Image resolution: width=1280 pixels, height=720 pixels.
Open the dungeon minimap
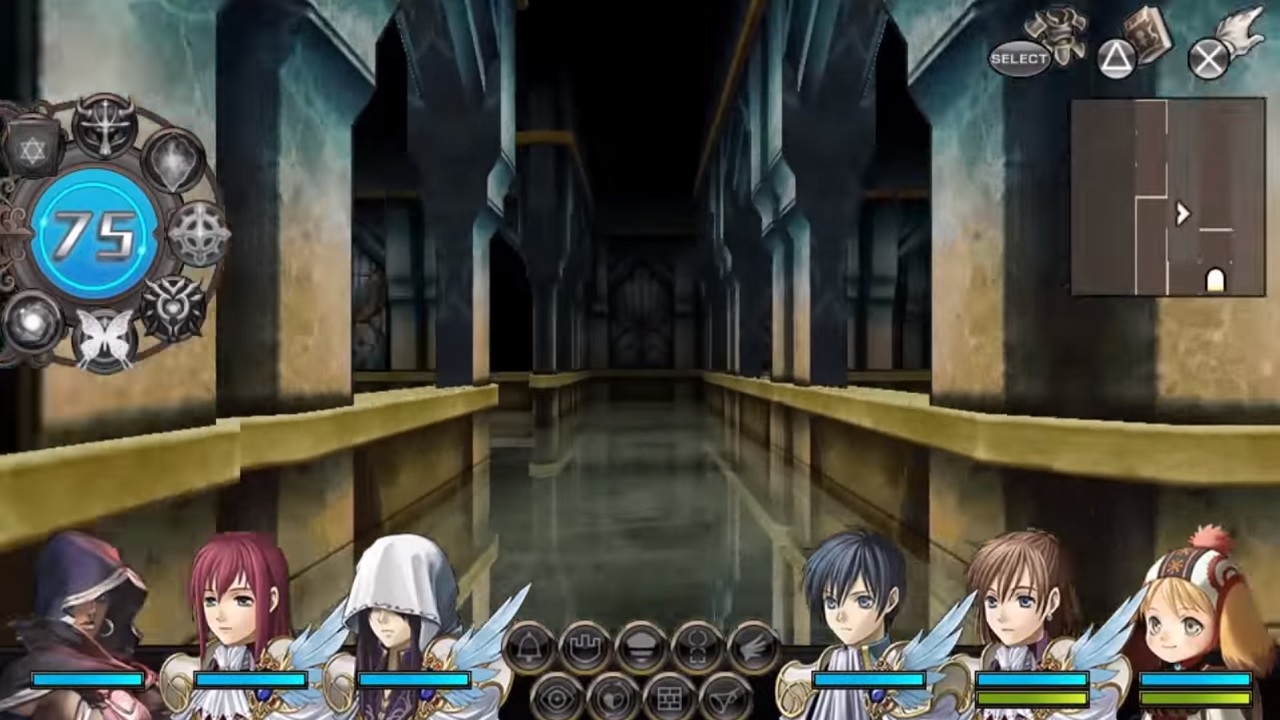pos(1168,197)
